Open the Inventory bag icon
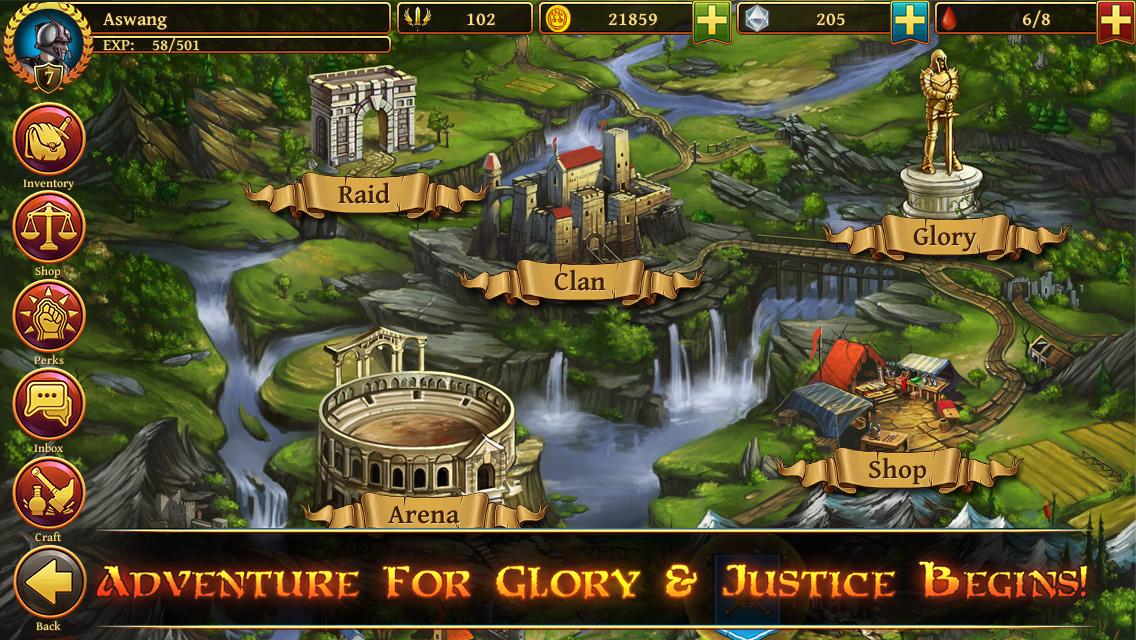 [48, 140]
